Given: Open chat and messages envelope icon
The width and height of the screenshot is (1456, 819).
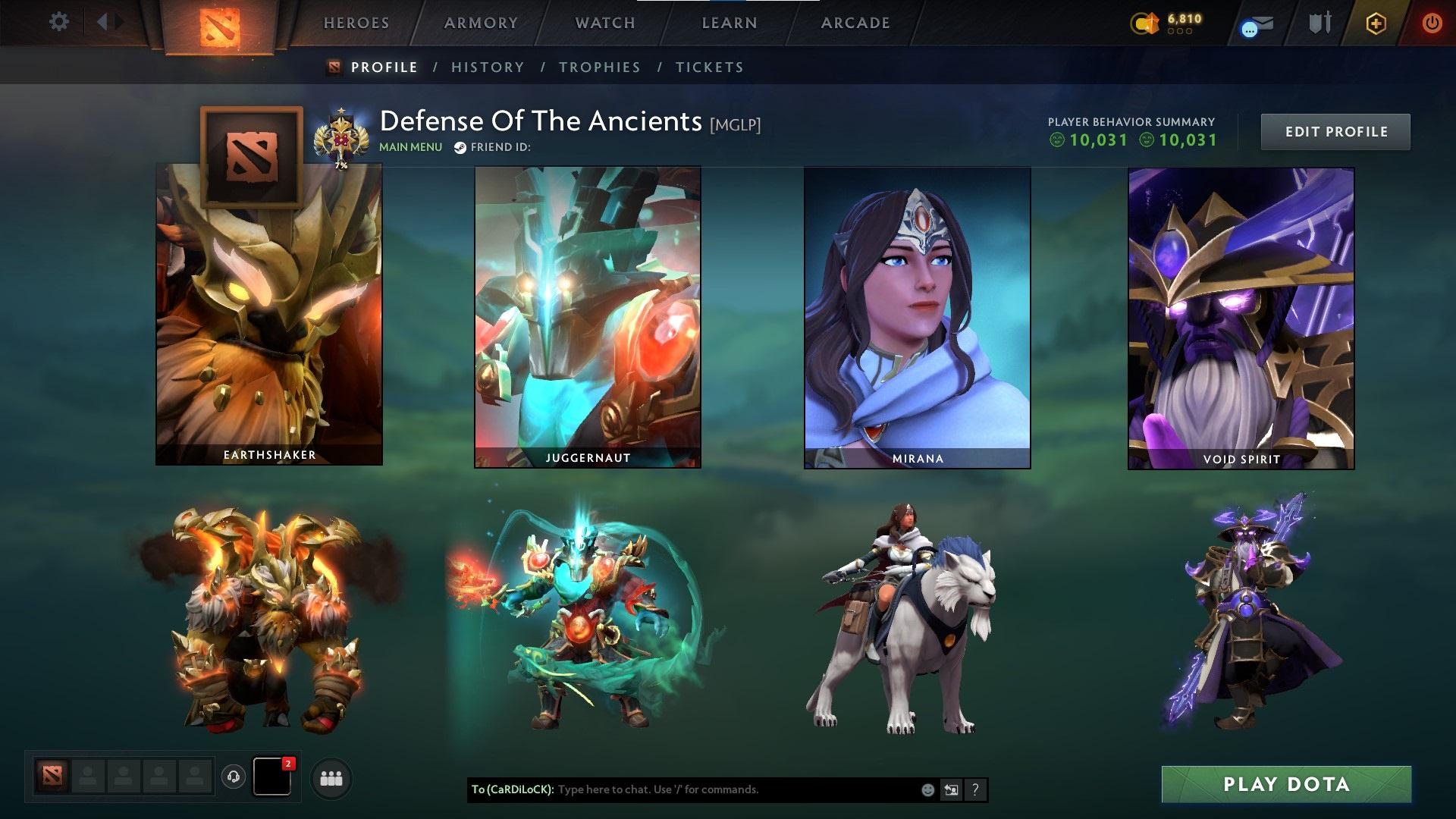Looking at the screenshot, I should coord(1256,23).
